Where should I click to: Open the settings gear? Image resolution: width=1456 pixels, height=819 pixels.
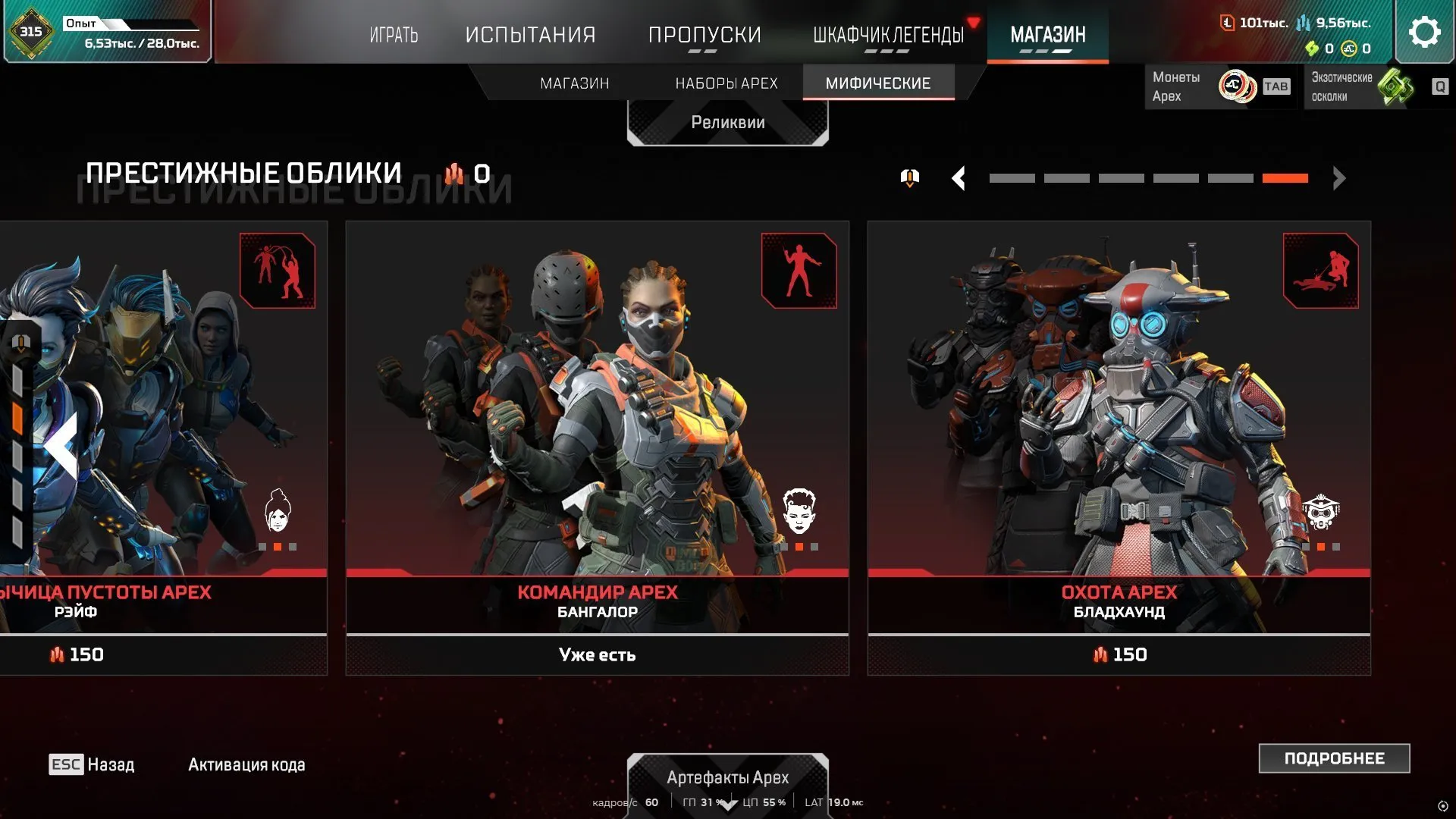(1425, 31)
